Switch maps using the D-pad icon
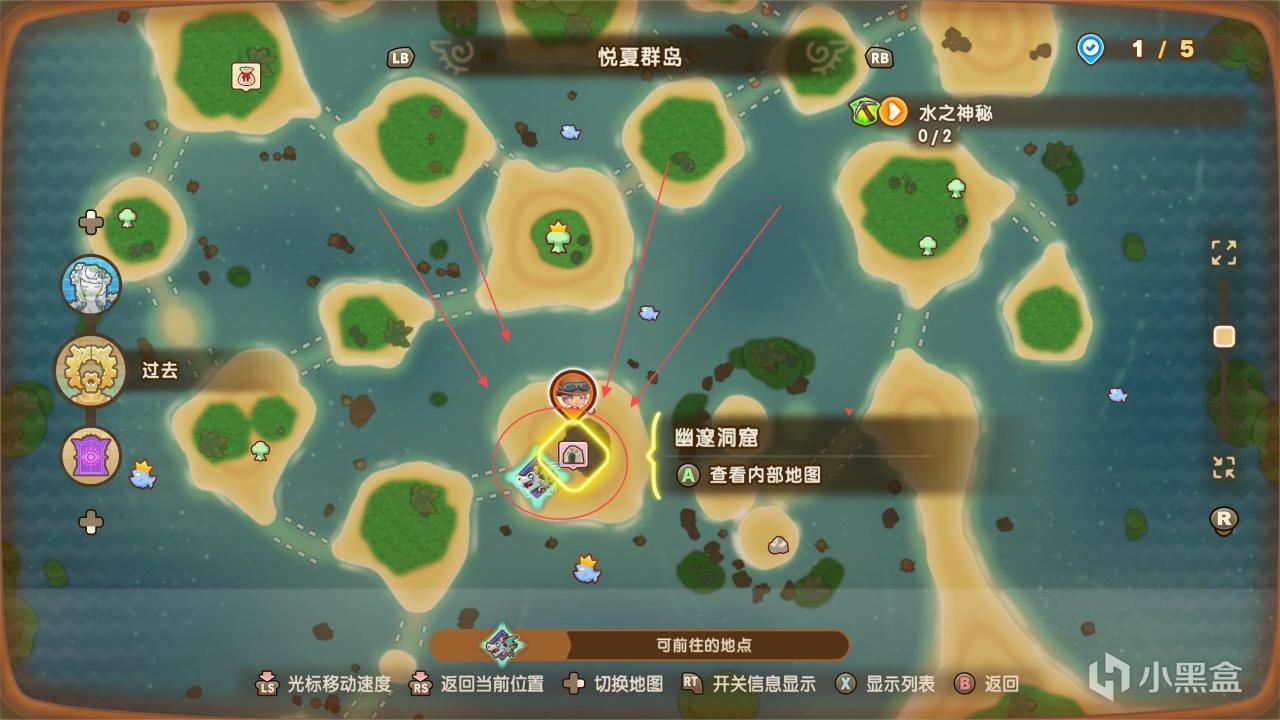 click(x=572, y=684)
